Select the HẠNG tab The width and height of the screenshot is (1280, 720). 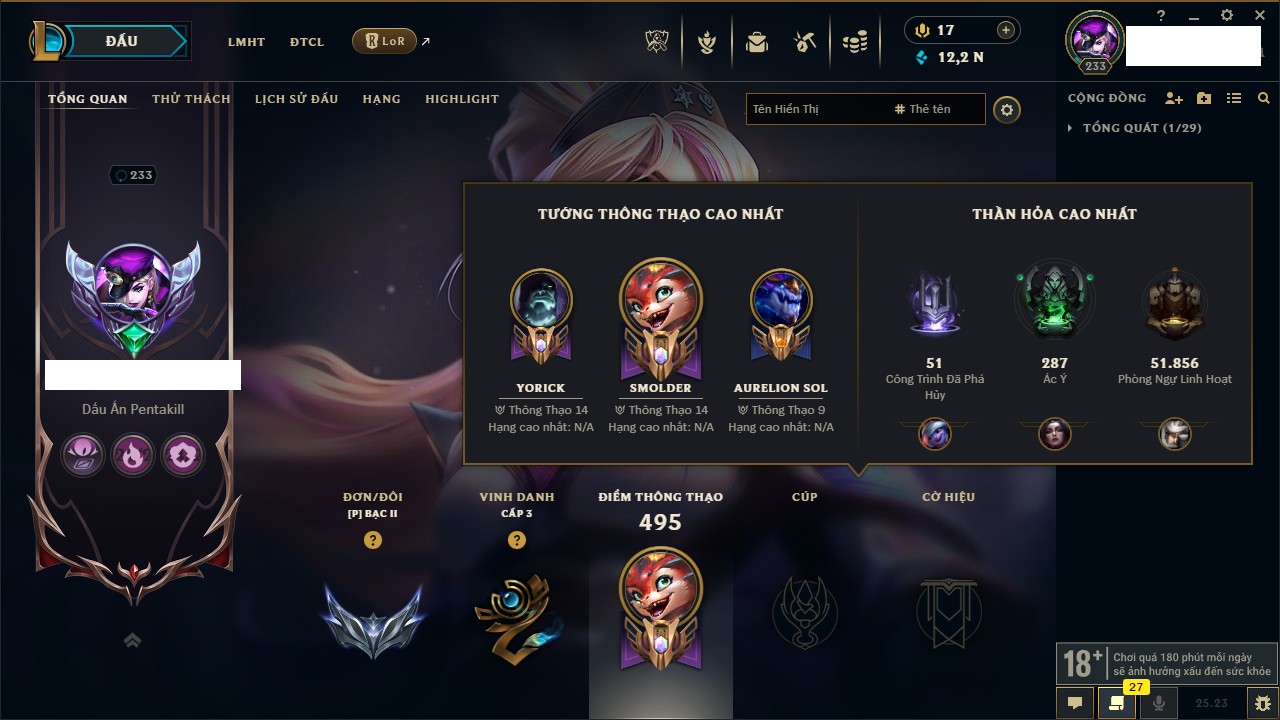381,99
